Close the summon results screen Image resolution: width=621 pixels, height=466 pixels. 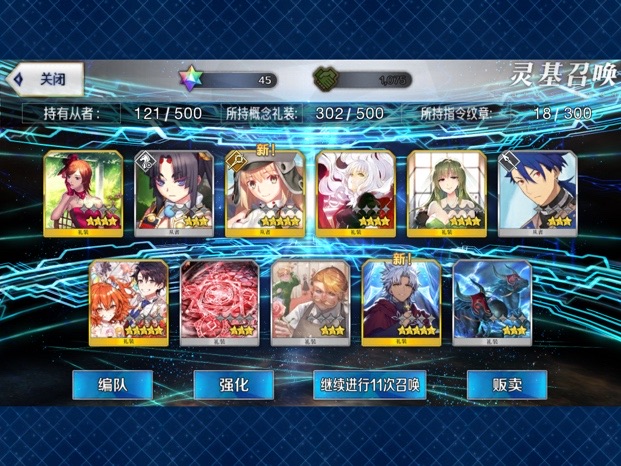point(45,78)
